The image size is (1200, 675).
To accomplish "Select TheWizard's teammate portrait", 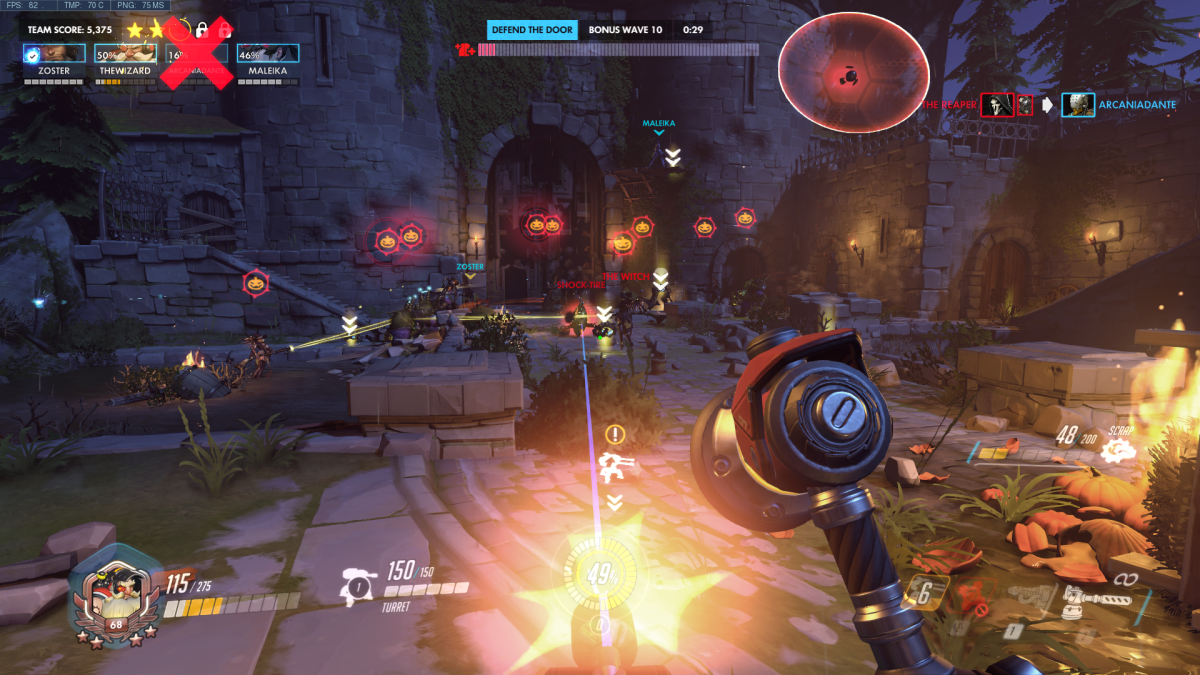I will (x=125, y=54).
